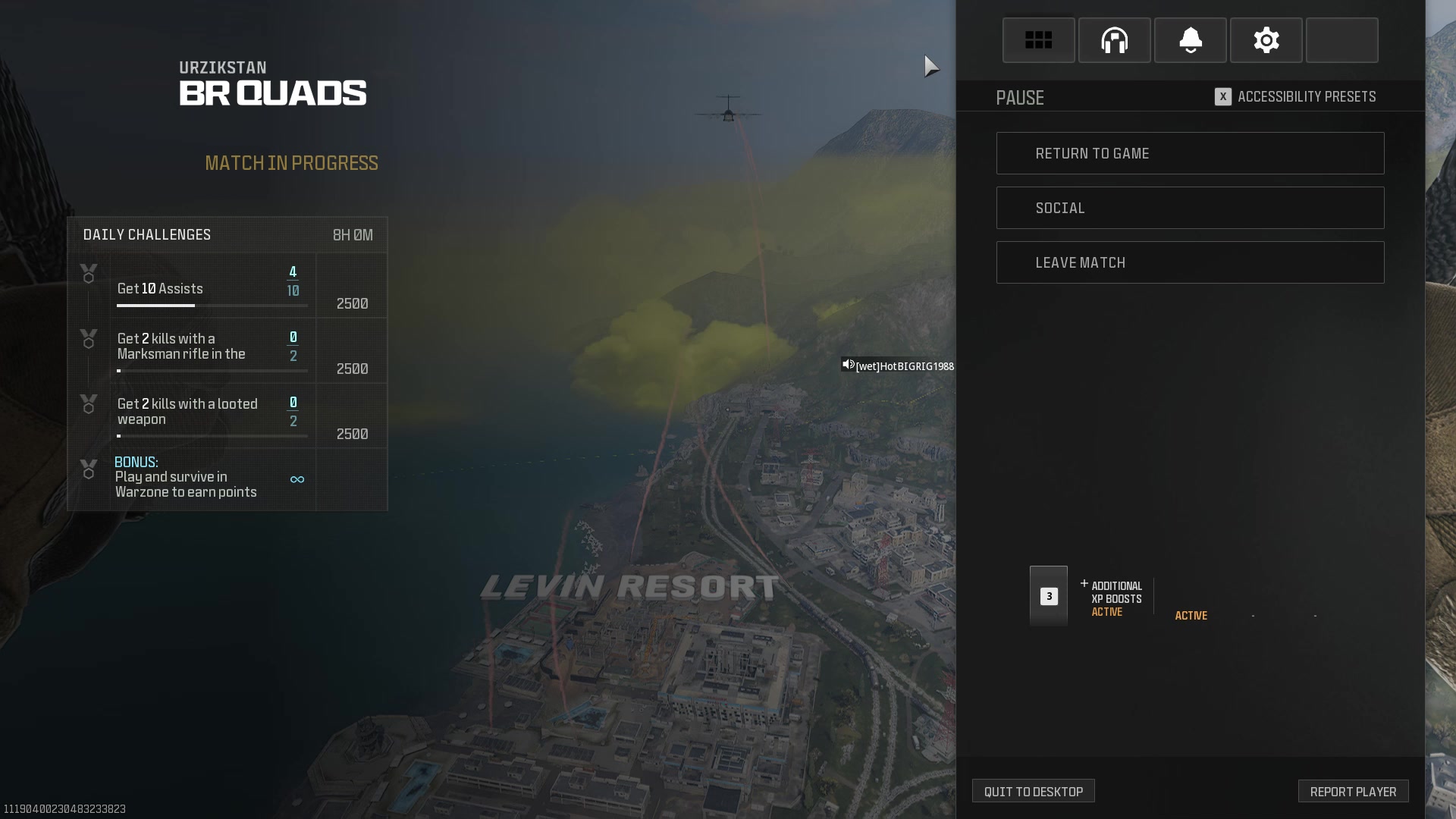
Task: Open the headset audio channels icon
Action: [1114, 40]
